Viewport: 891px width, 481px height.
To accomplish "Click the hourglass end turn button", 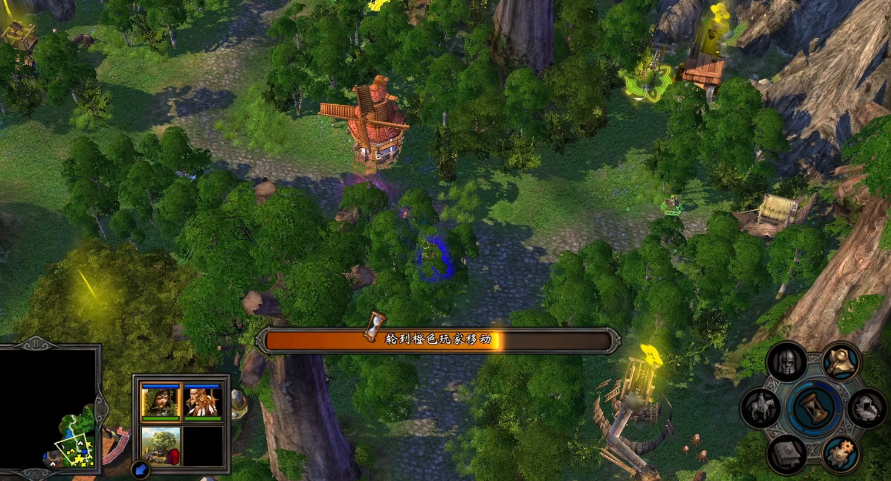I will point(813,408).
